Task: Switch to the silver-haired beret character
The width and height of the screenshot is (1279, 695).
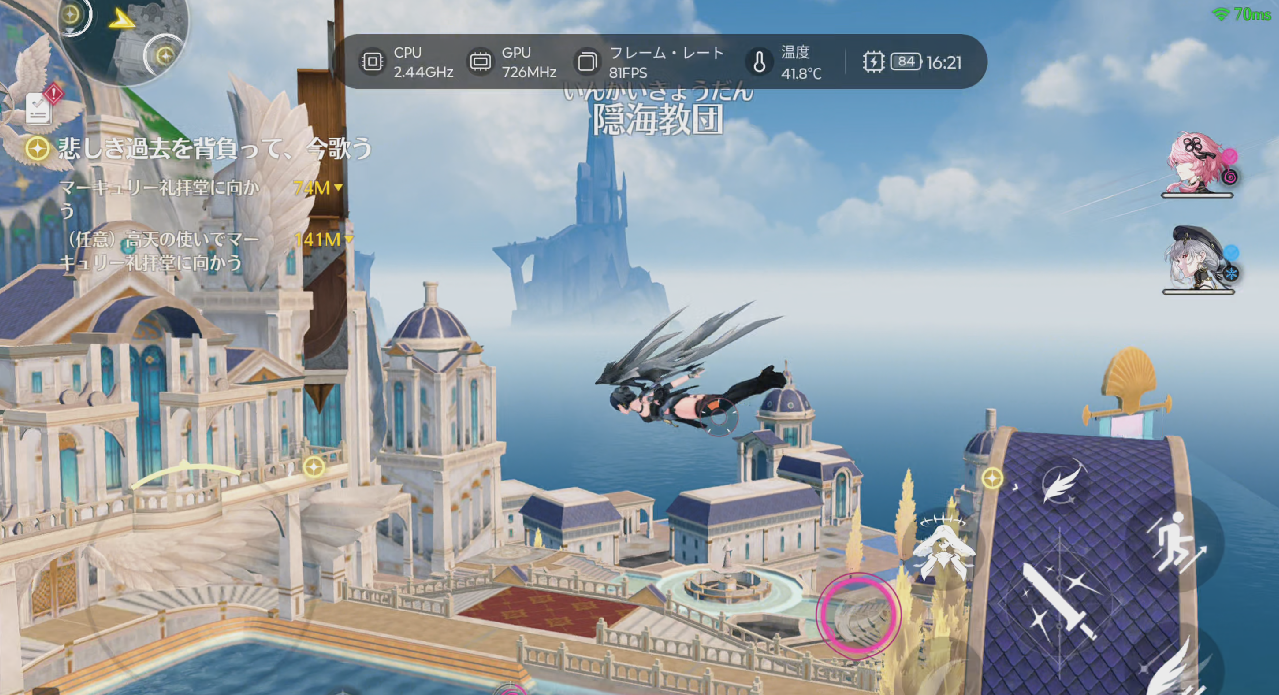Action: (1198, 260)
